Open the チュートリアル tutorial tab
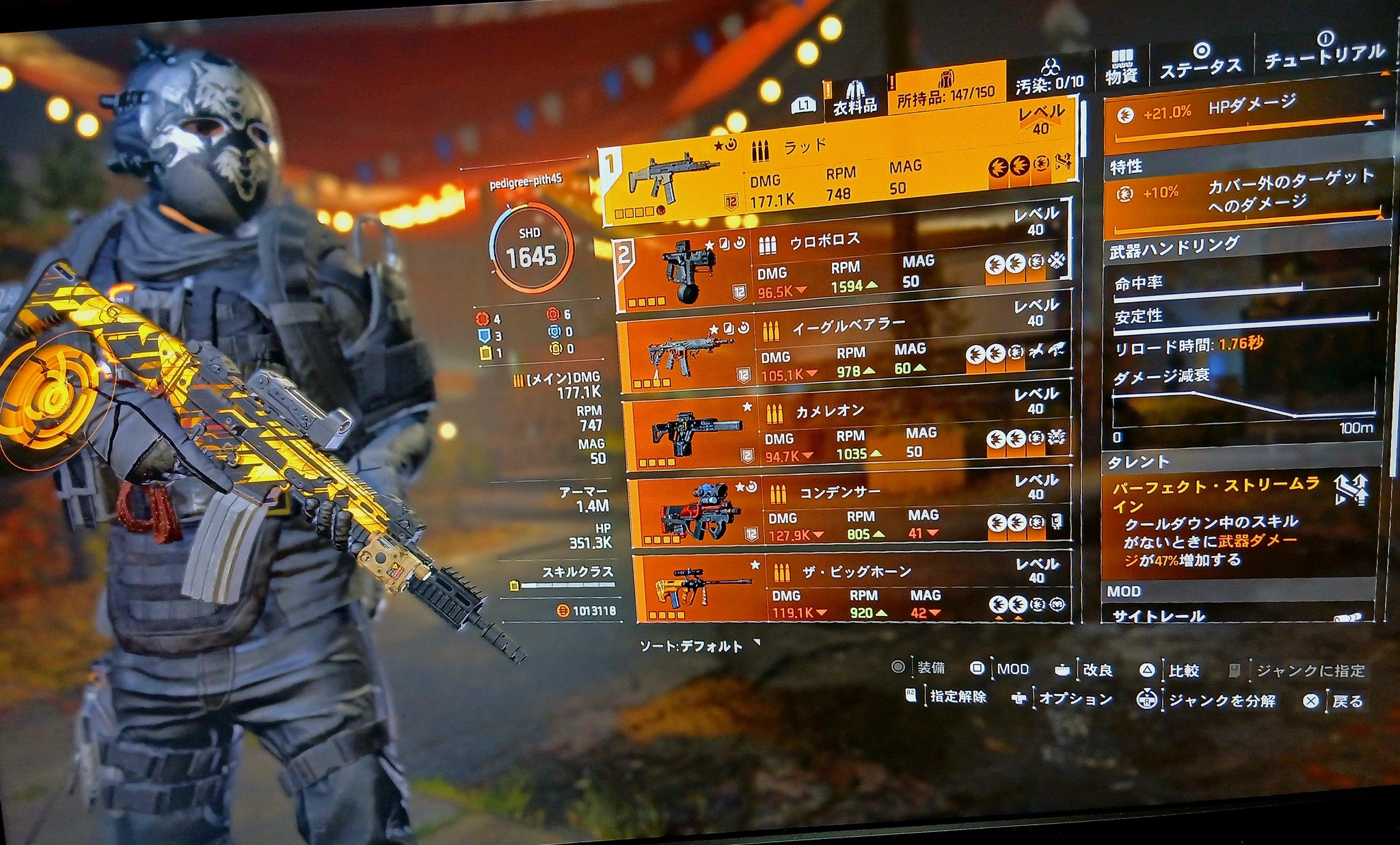 (x=1324, y=52)
